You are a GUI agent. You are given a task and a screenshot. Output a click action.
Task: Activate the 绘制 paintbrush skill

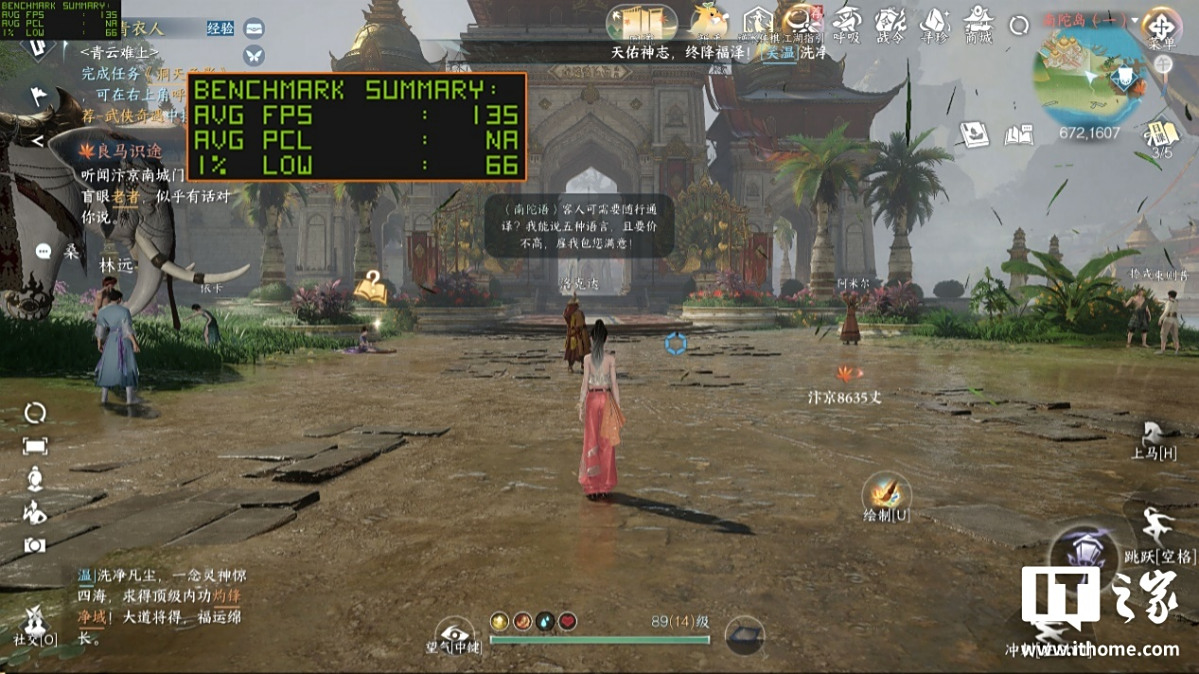coord(885,495)
